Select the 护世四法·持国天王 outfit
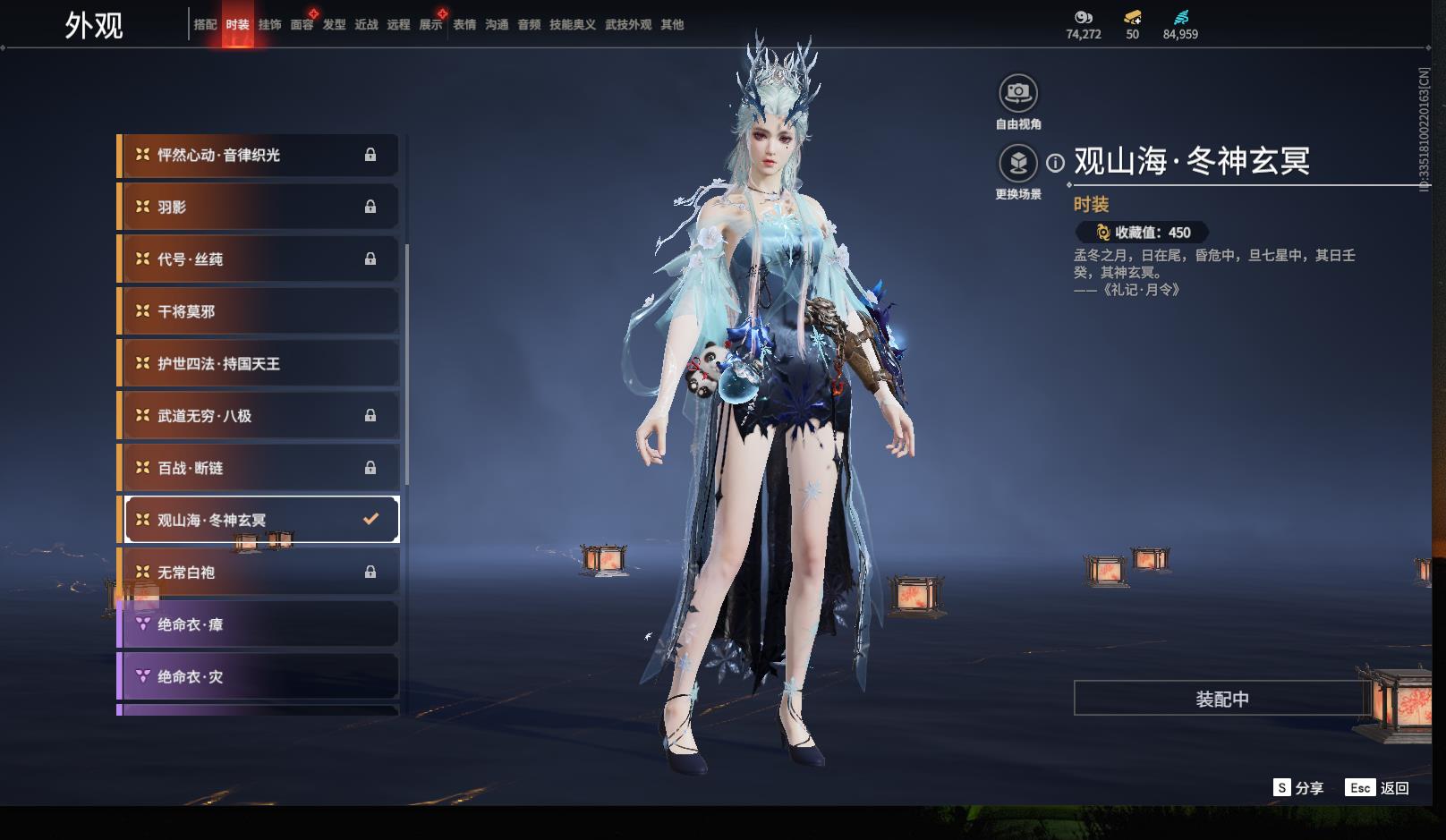1446x840 pixels. [x=259, y=364]
